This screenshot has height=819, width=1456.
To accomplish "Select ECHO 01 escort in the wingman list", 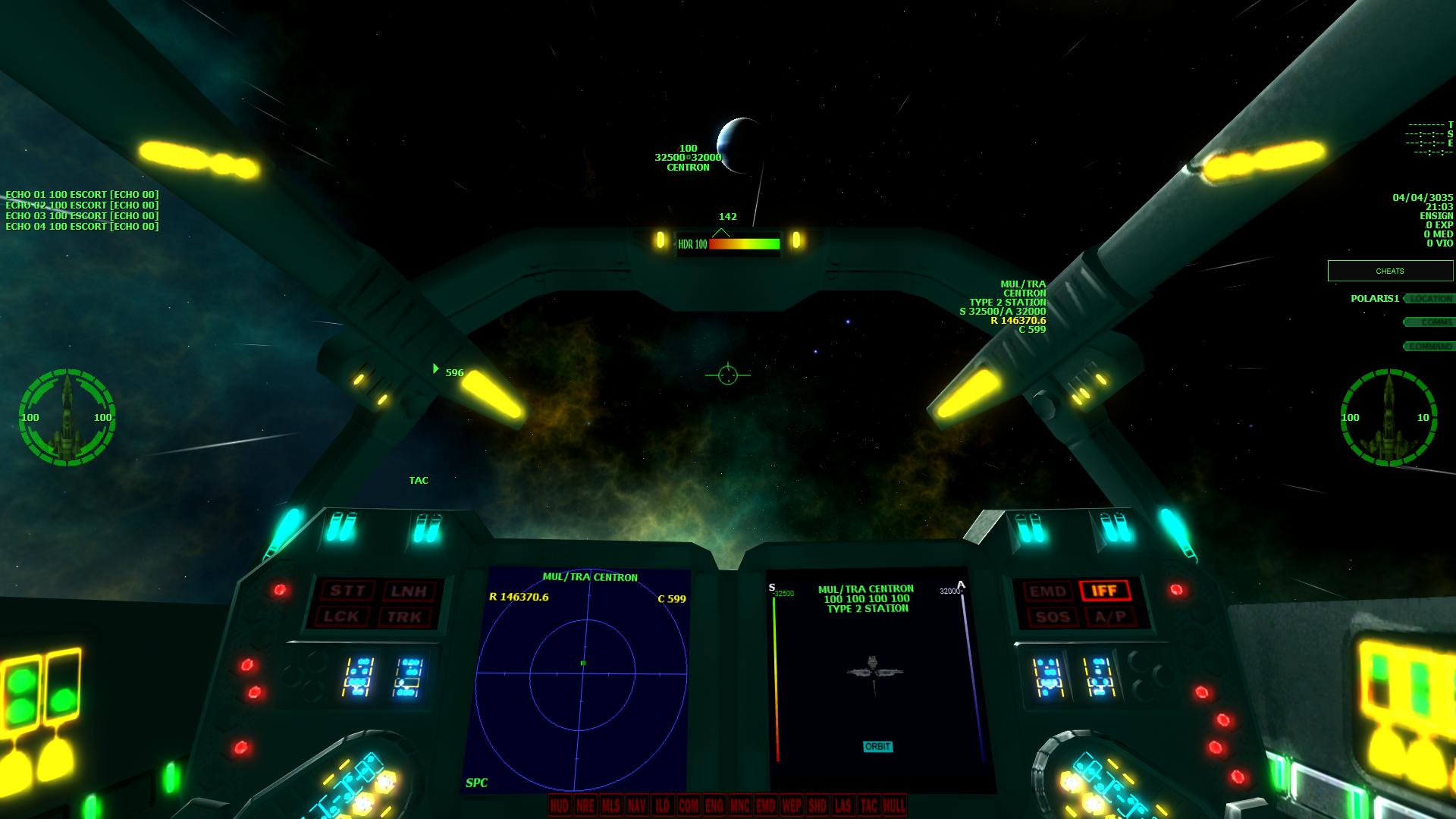I will tap(82, 193).
